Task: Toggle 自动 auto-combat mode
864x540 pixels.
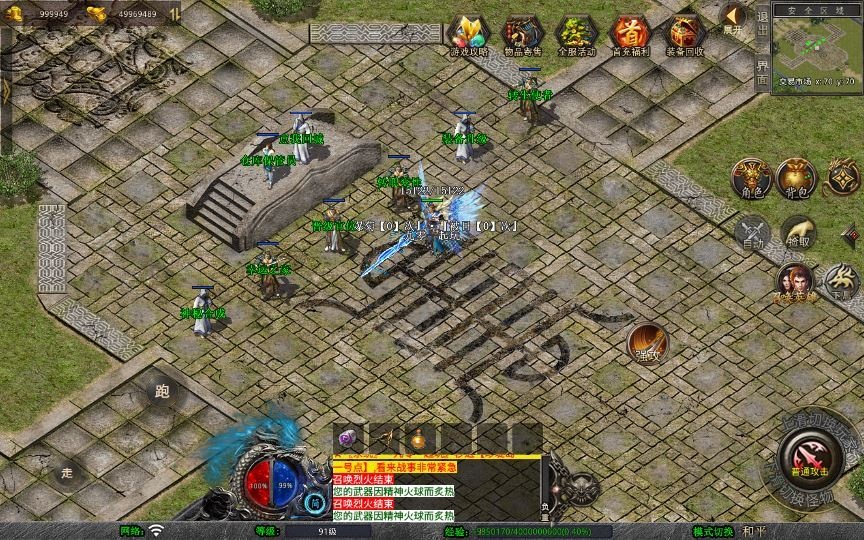Action: pos(751,233)
